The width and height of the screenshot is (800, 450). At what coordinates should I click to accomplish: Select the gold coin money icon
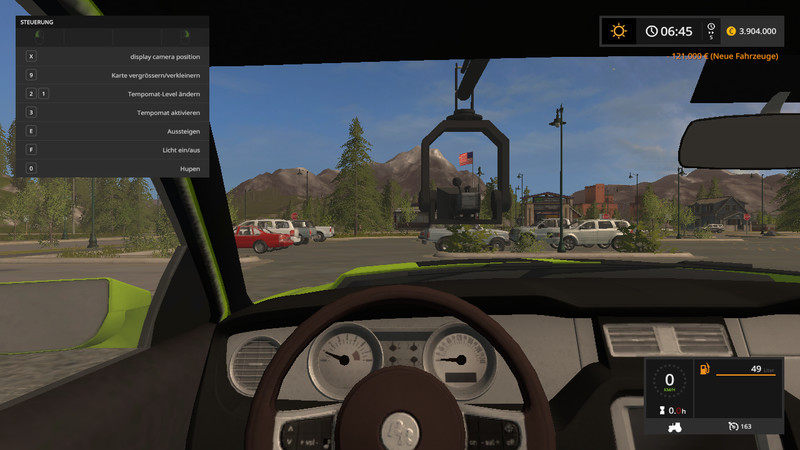[x=729, y=32]
